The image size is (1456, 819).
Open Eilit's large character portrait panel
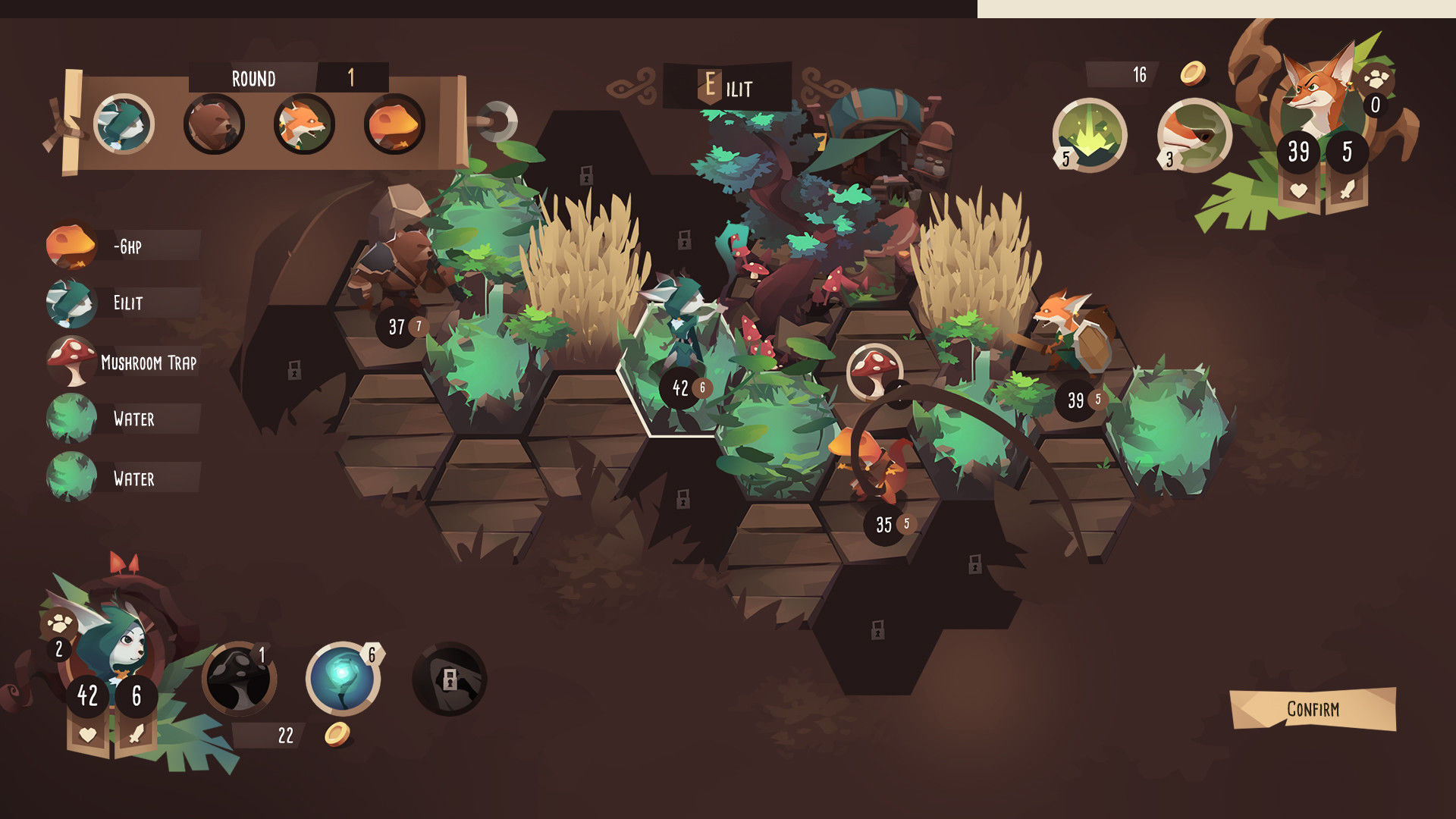[x=114, y=645]
